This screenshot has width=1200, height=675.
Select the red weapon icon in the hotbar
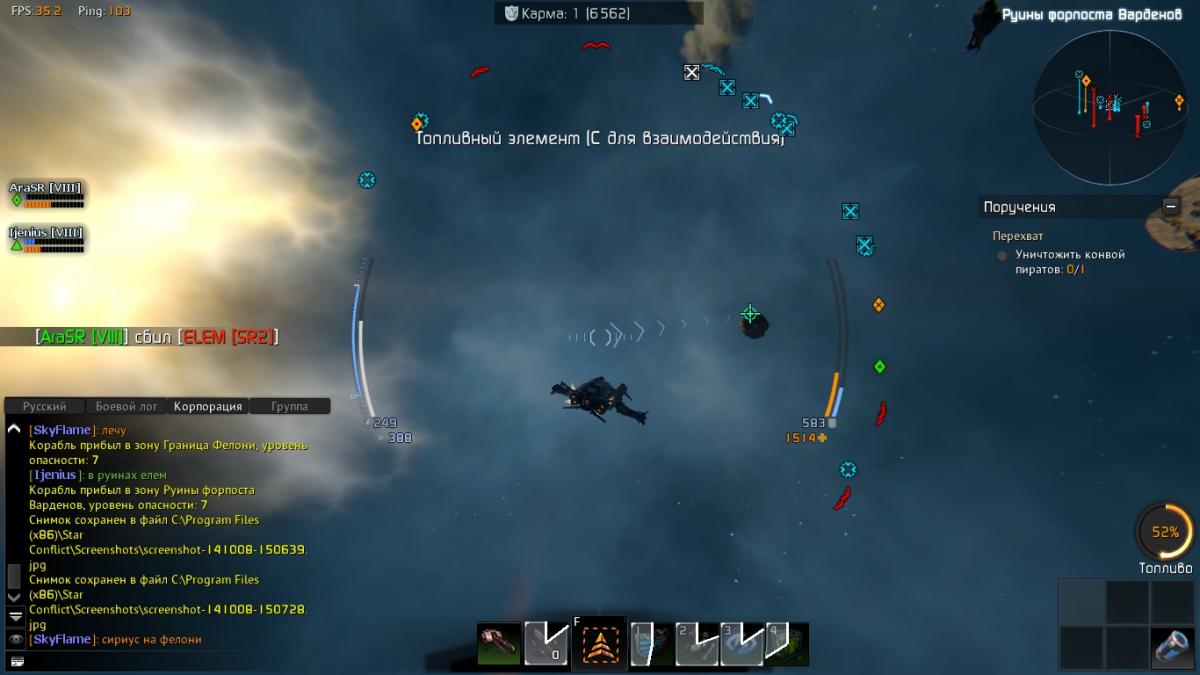coord(499,643)
